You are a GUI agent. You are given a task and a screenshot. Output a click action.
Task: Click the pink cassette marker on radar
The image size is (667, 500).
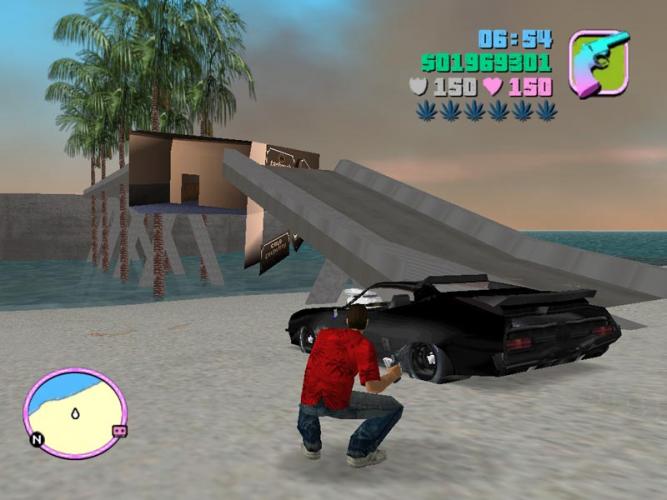click(x=119, y=430)
